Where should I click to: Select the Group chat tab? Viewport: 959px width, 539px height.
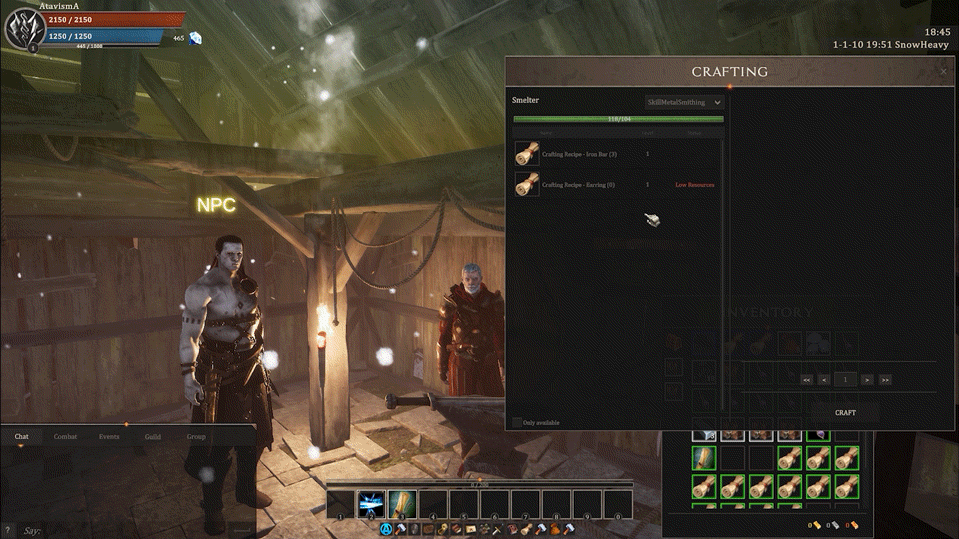pyautogui.click(x=196, y=437)
